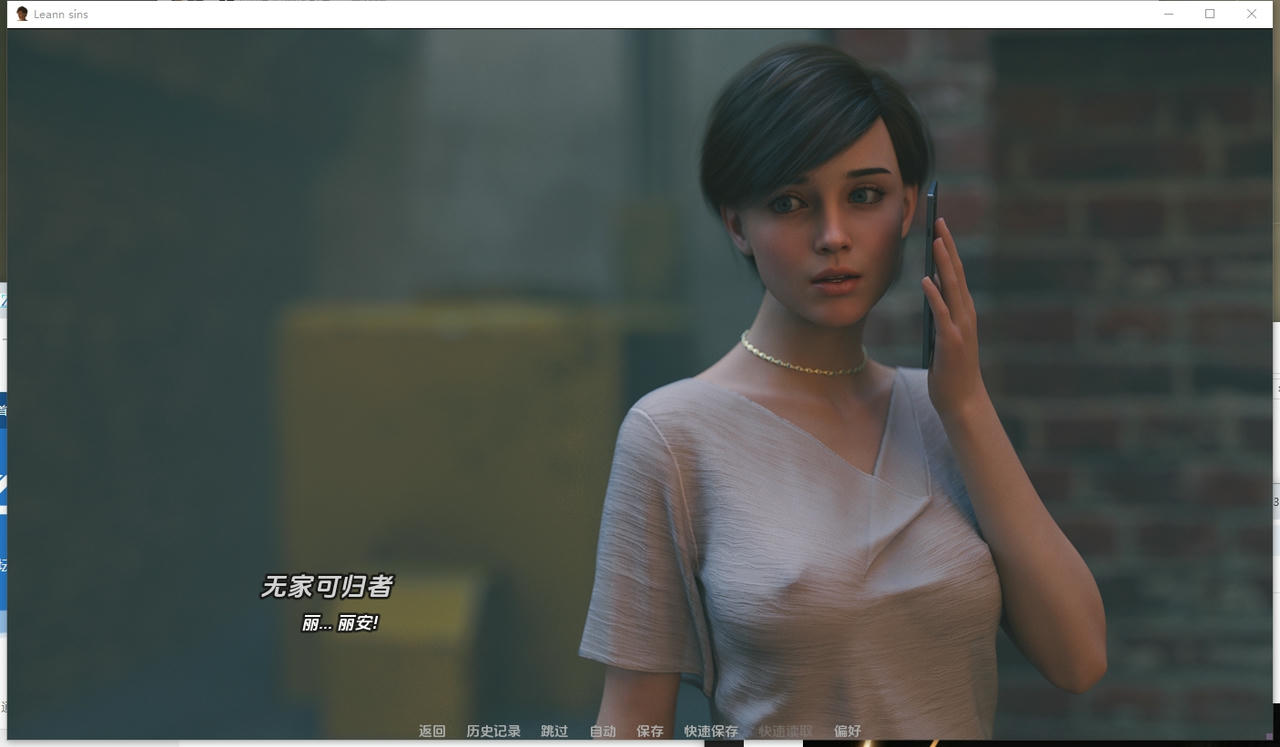Click the Leann sins icon in the title bar

click(21, 13)
